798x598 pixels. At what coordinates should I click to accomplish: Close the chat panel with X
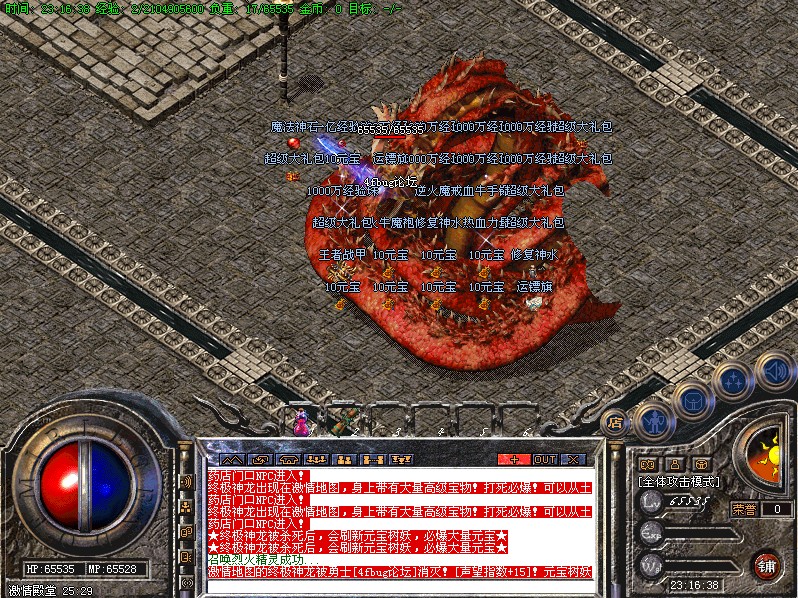pyautogui.click(x=573, y=459)
